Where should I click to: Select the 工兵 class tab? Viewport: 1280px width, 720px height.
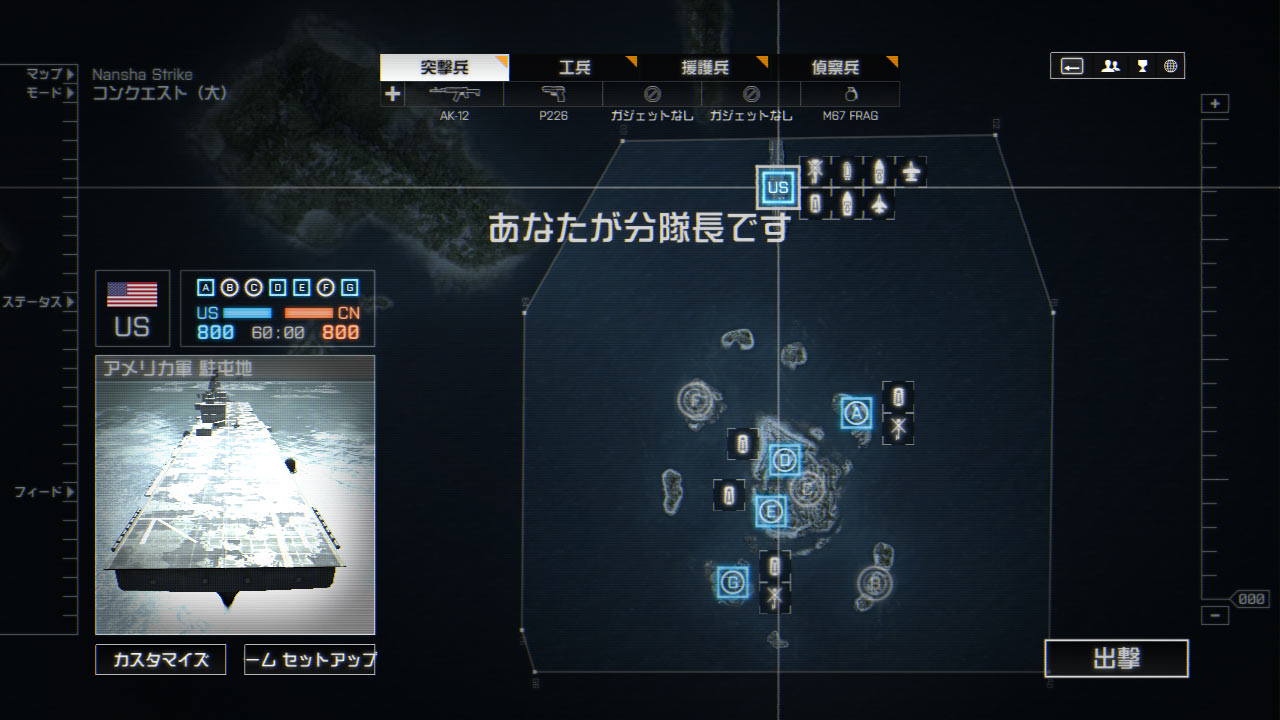click(574, 68)
